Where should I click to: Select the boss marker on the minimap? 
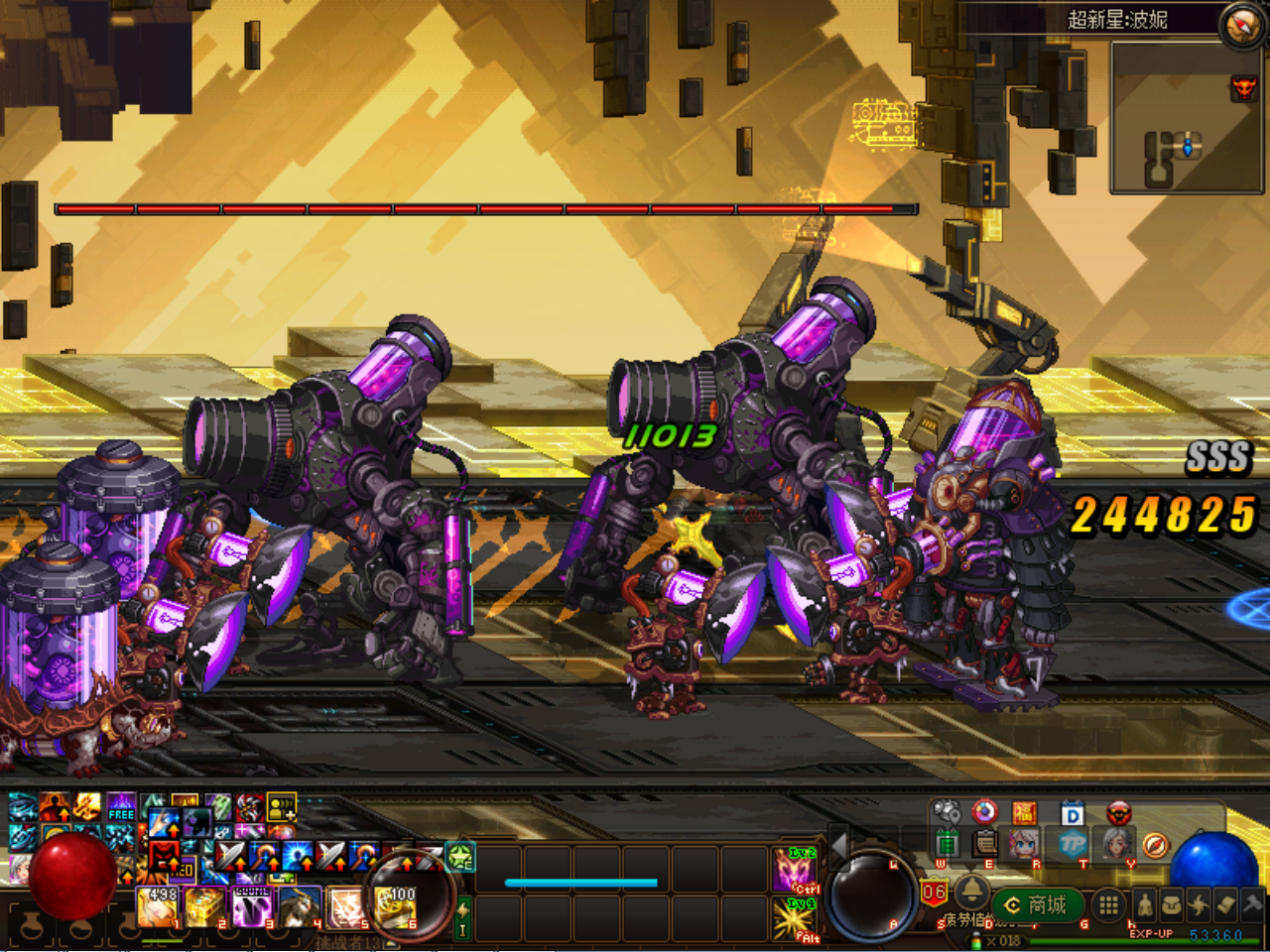[1244, 89]
